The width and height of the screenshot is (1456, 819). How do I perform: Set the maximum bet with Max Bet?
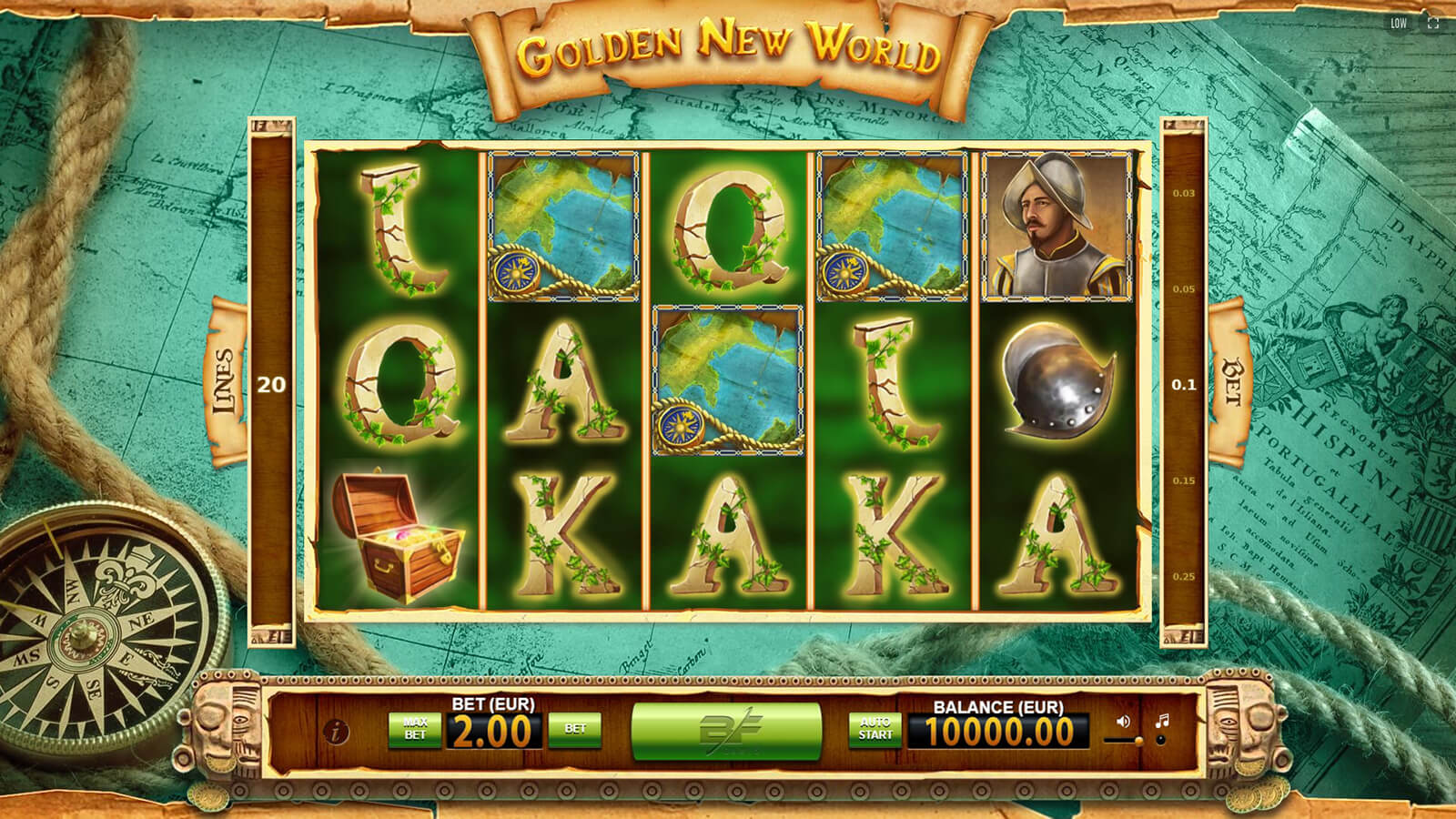click(415, 730)
